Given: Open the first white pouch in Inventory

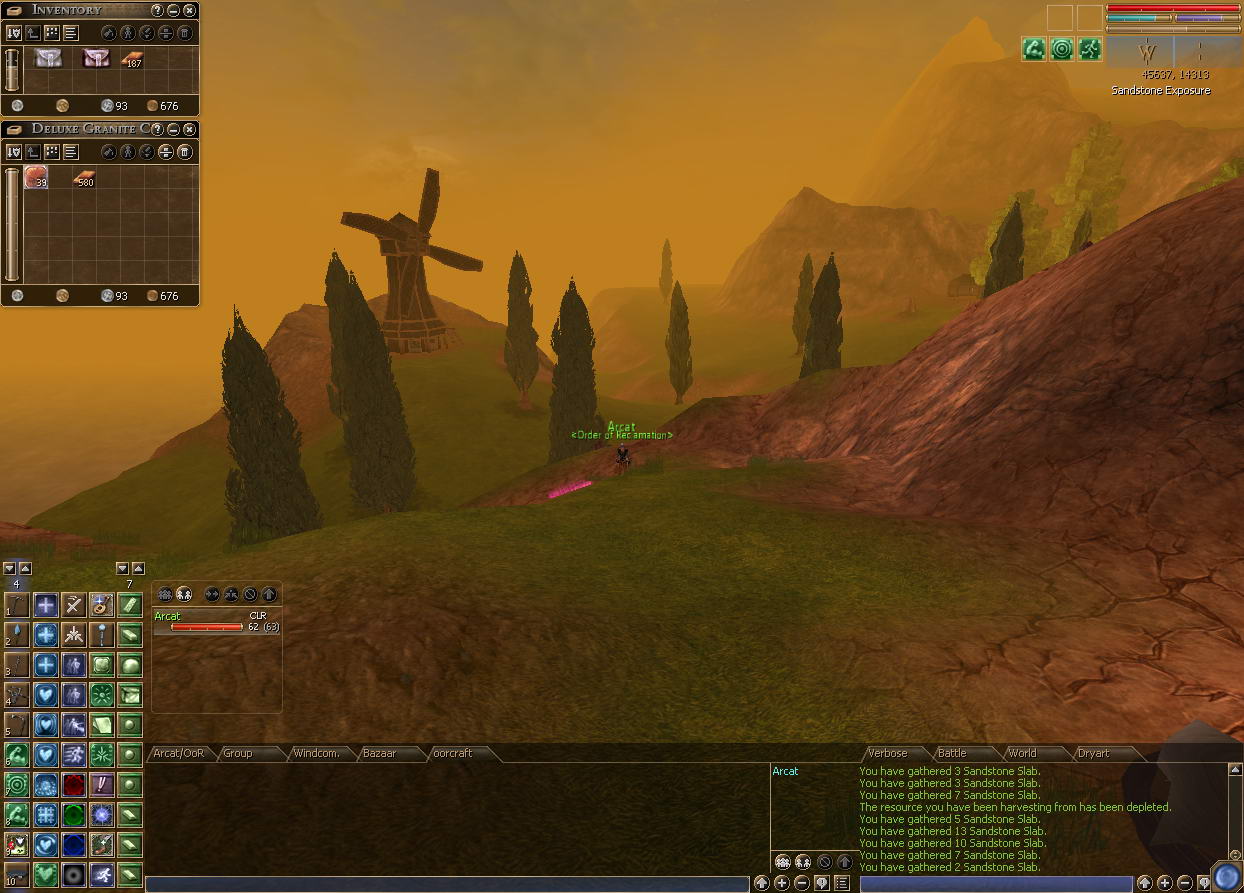Looking at the screenshot, I should 48,58.
